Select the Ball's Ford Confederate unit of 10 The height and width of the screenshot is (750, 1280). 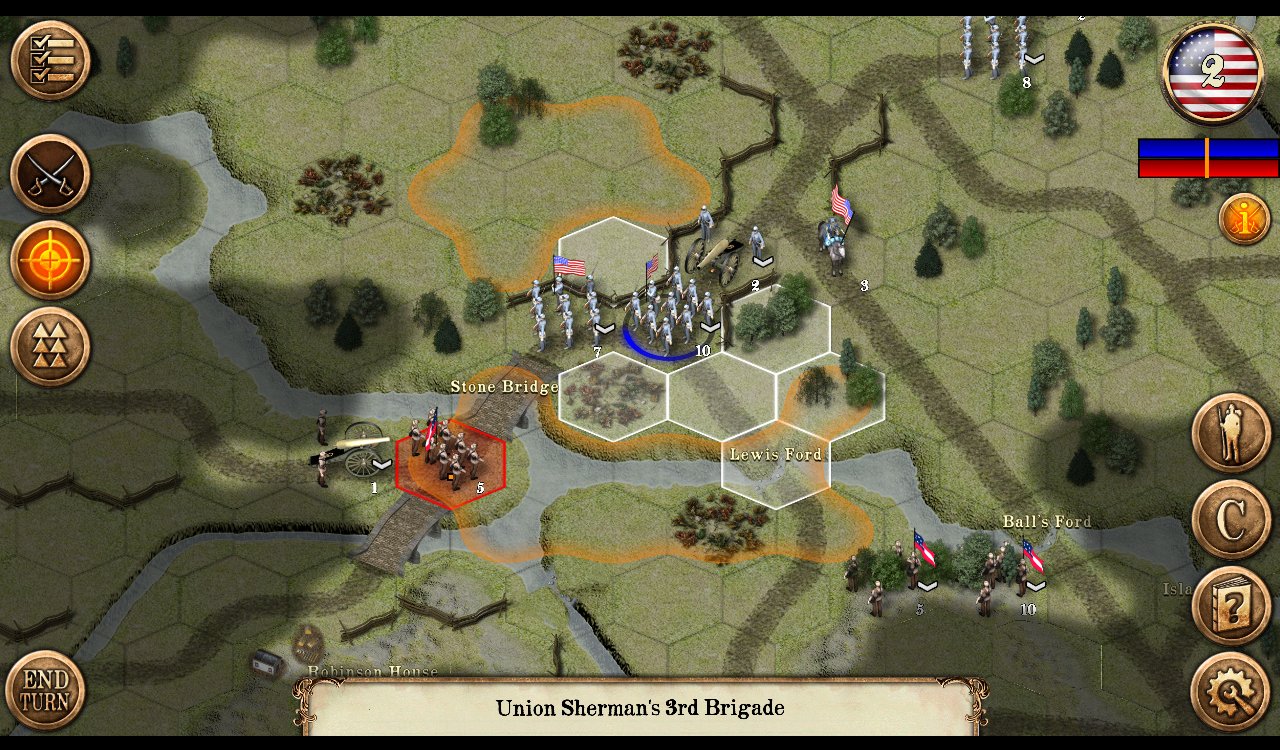tap(1008, 572)
